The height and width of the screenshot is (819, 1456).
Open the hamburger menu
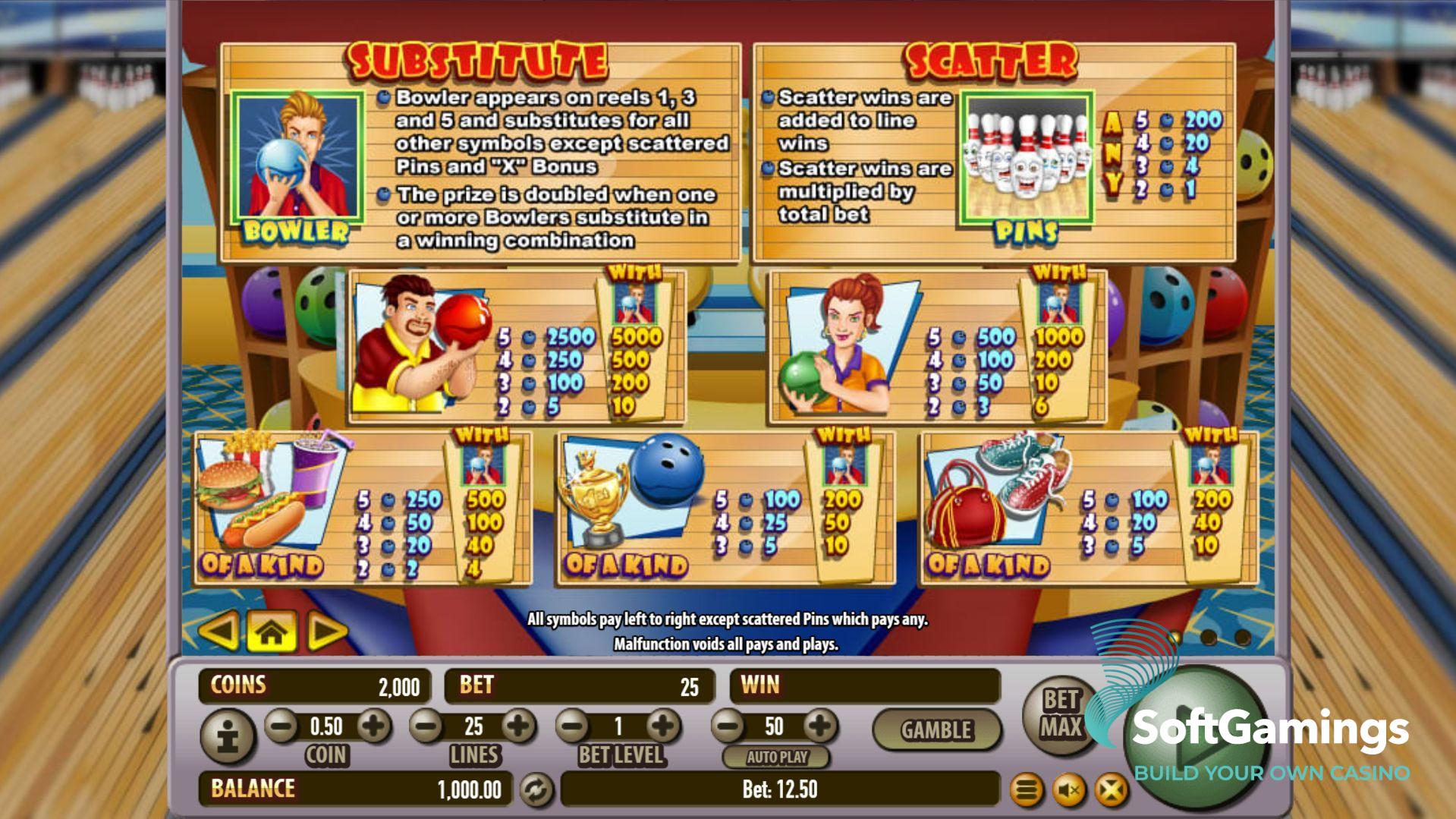click(1027, 791)
